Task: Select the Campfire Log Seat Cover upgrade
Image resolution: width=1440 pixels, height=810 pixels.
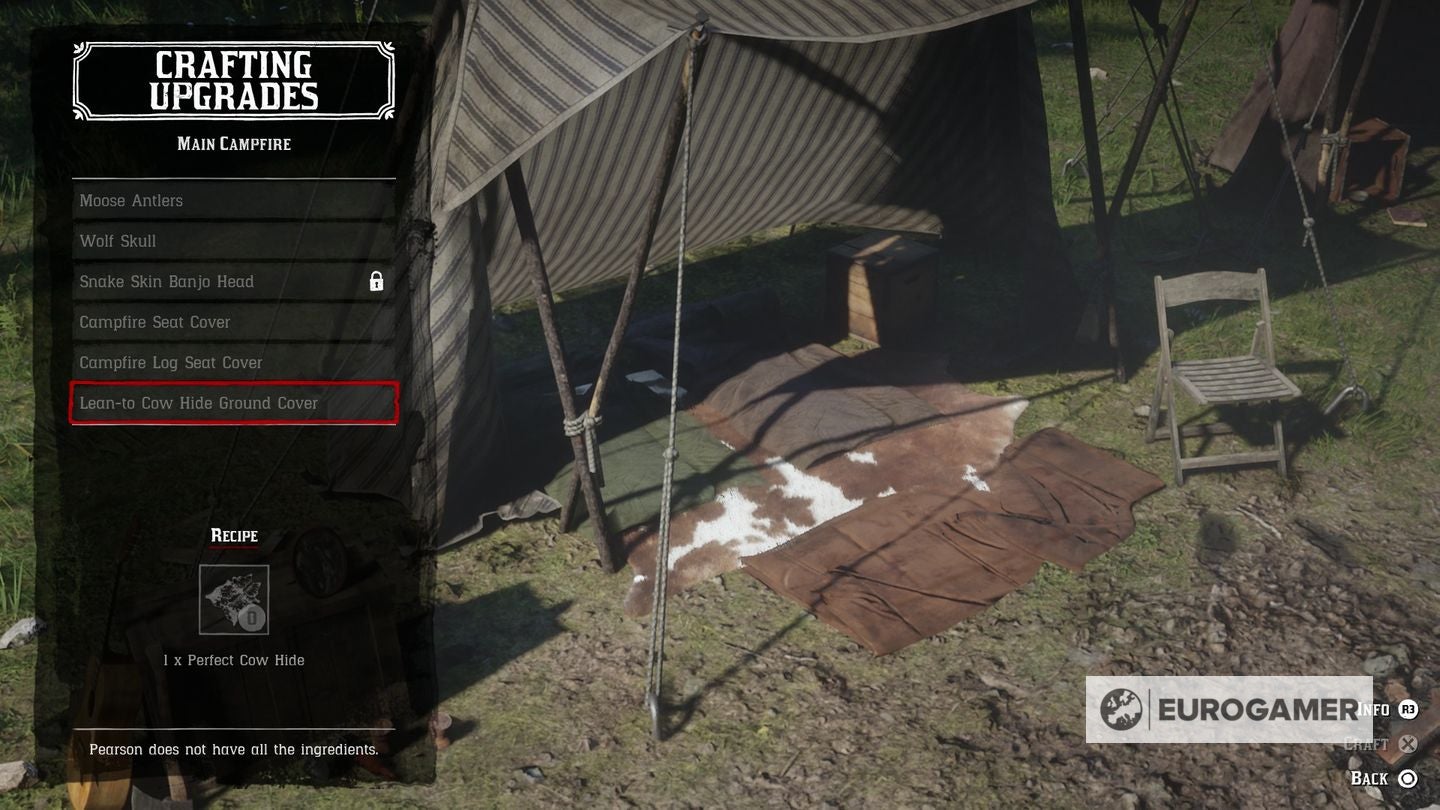Action: click(x=233, y=362)
